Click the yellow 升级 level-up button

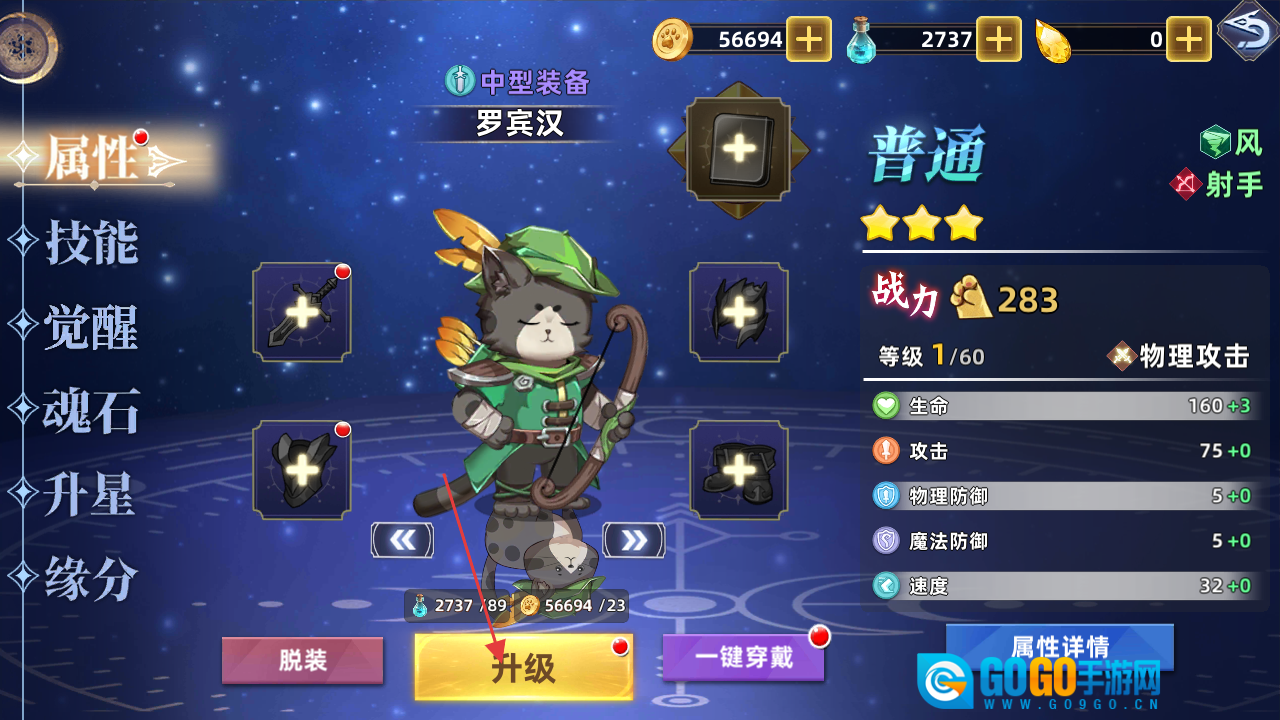523,667
